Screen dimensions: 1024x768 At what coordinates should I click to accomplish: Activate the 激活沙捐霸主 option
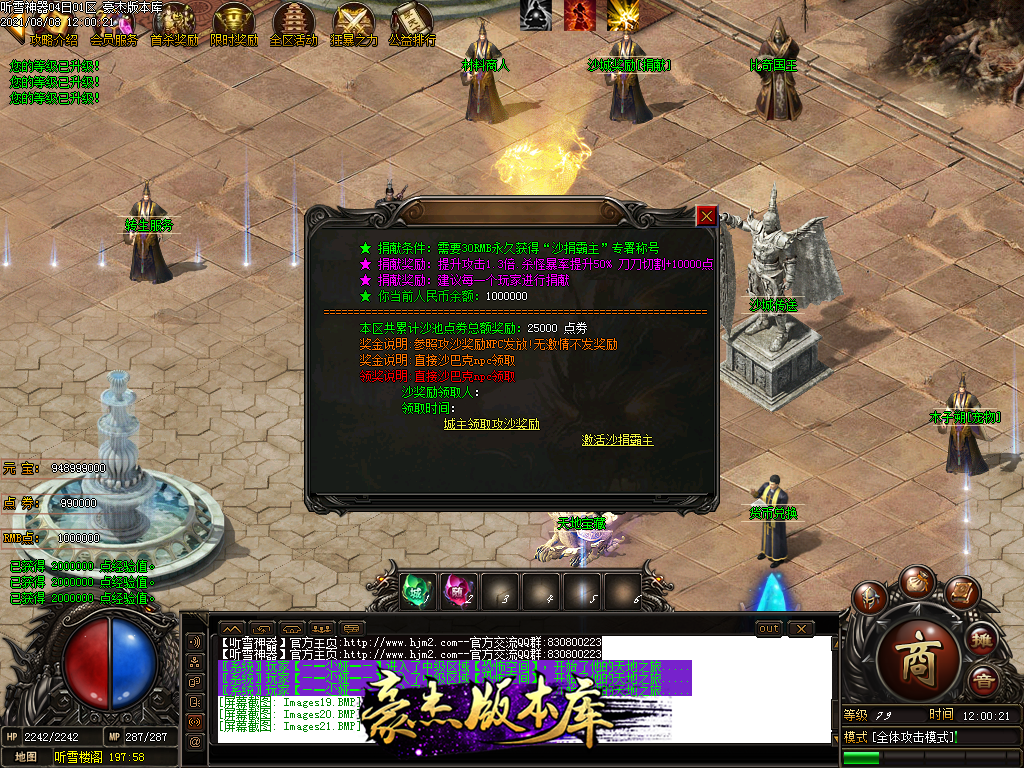[618, 440]
